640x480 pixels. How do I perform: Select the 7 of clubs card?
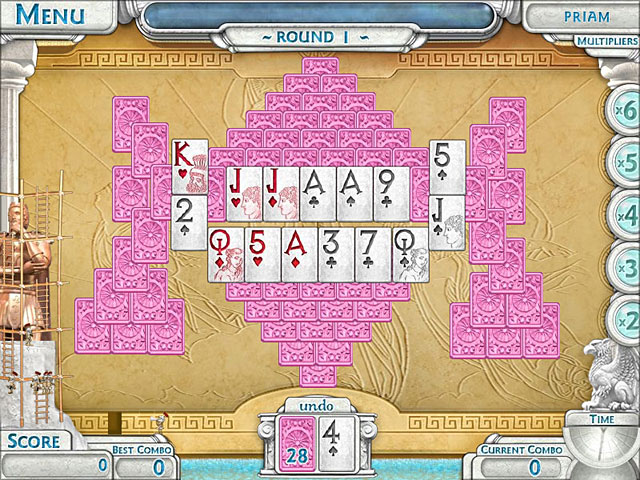pyautogui.click(x=374, y=254)
